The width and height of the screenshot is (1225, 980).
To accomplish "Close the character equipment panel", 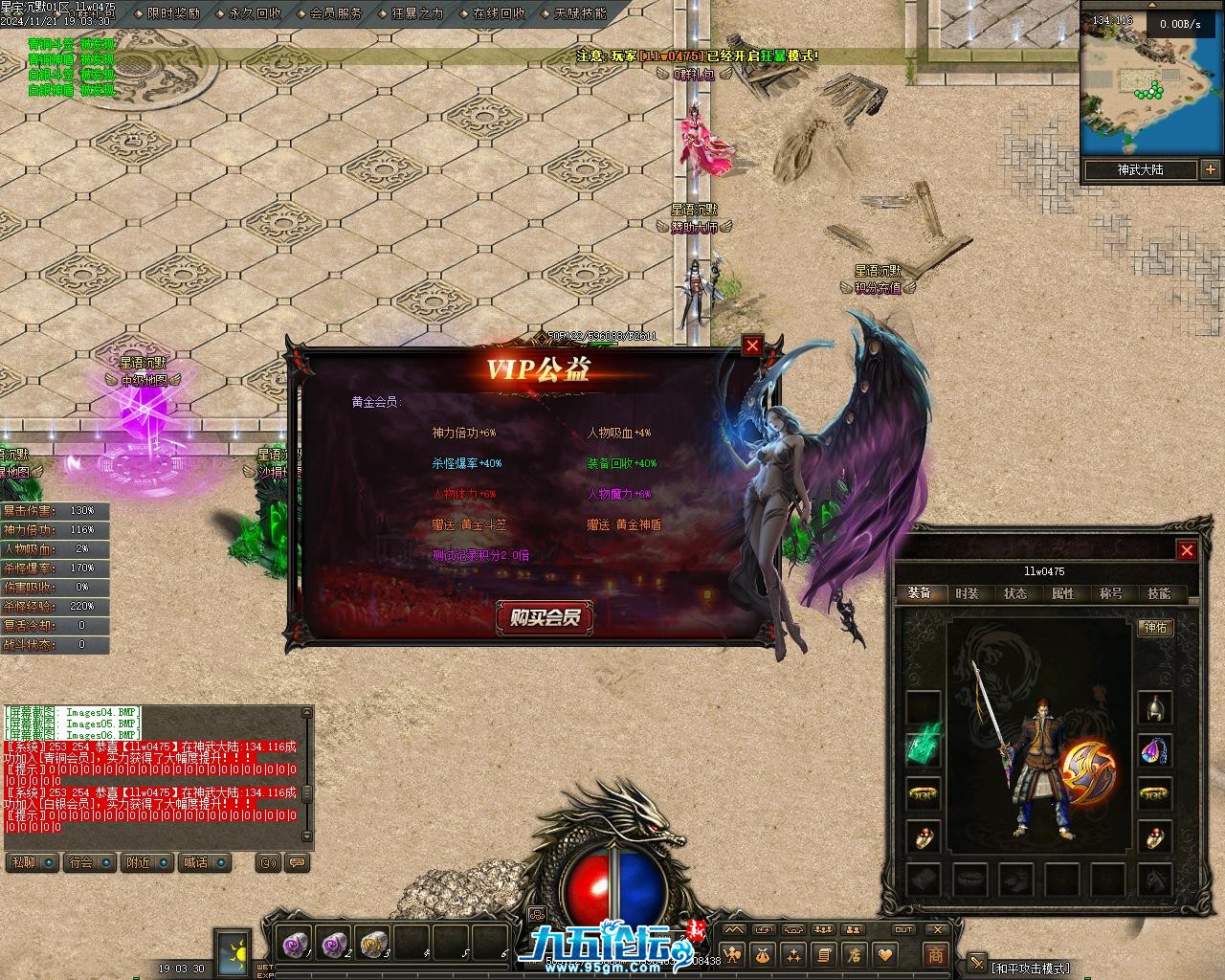I will point(1187,550).
